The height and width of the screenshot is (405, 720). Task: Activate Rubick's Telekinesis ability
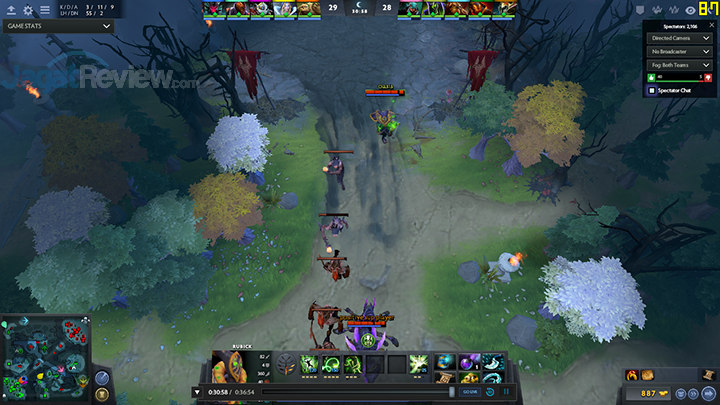(310, 365)
